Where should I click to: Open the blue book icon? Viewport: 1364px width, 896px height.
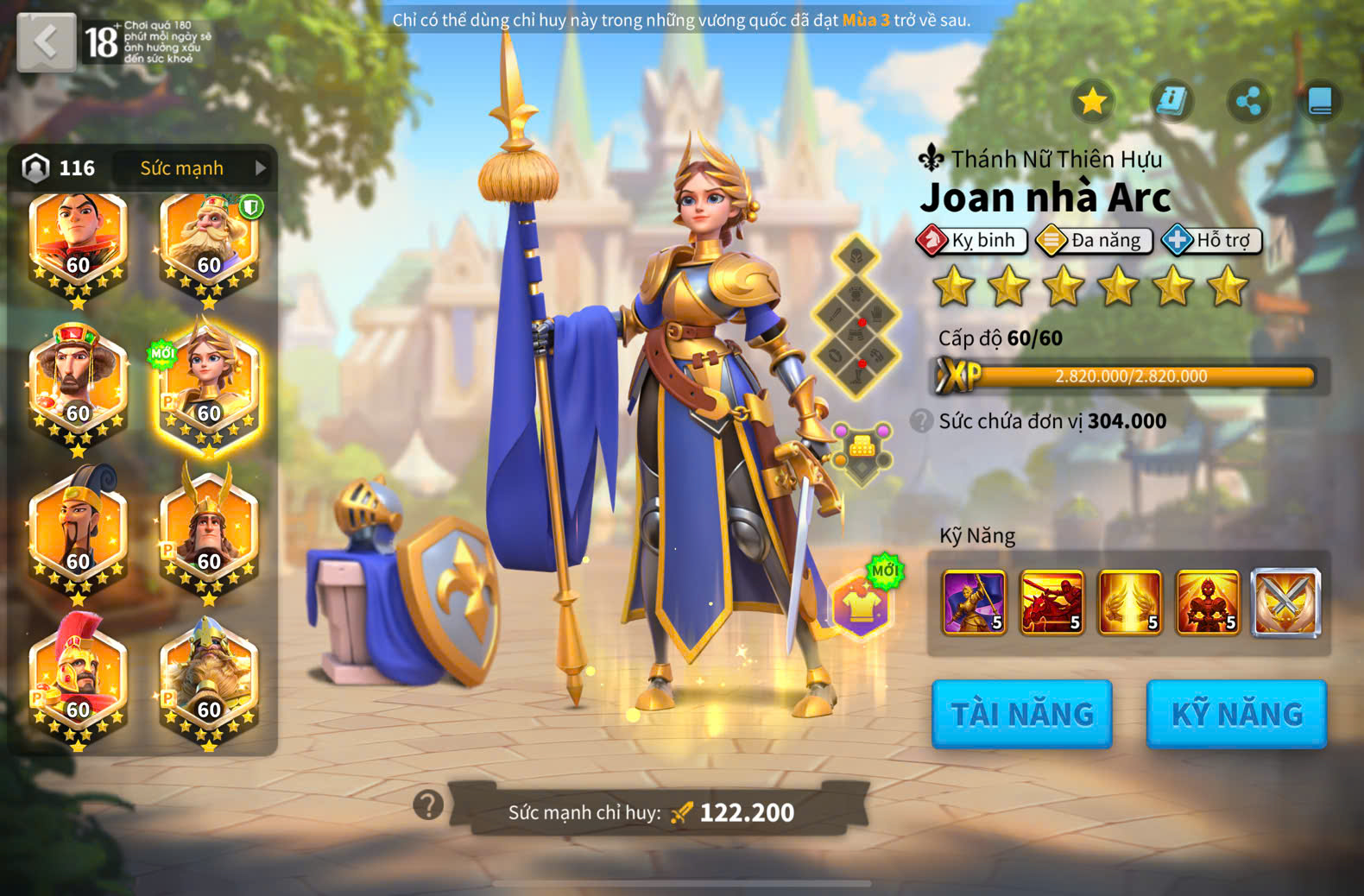click(1320, 101)
